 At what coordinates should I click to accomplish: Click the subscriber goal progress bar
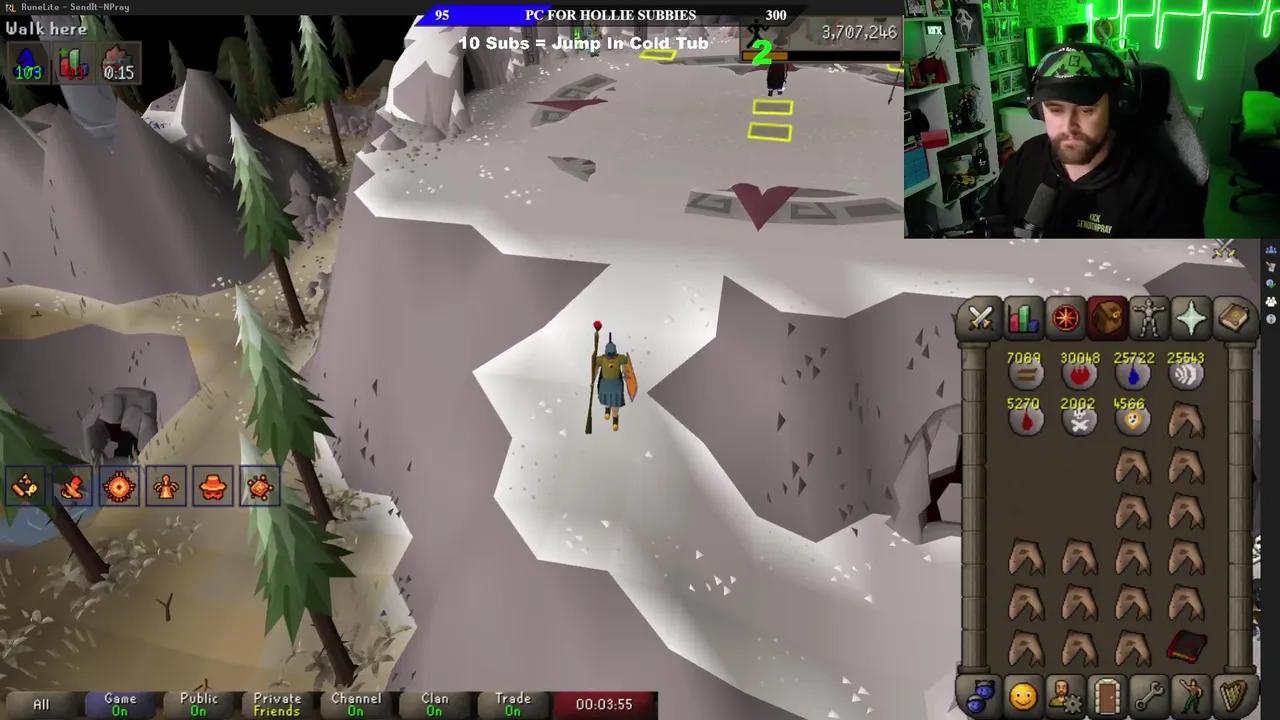click(x=610, y=15)
